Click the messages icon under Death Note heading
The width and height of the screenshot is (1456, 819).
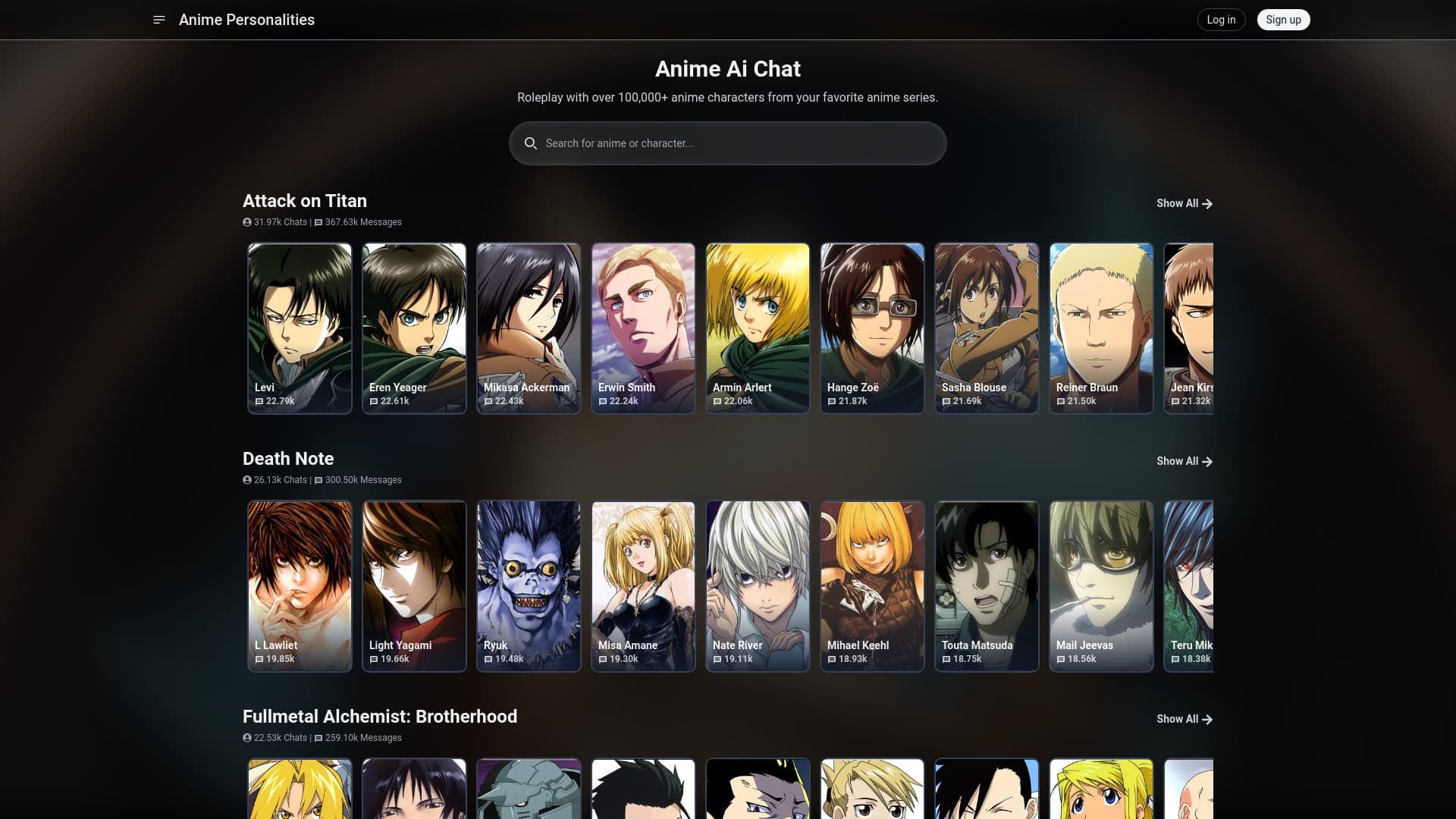point(315,479)
